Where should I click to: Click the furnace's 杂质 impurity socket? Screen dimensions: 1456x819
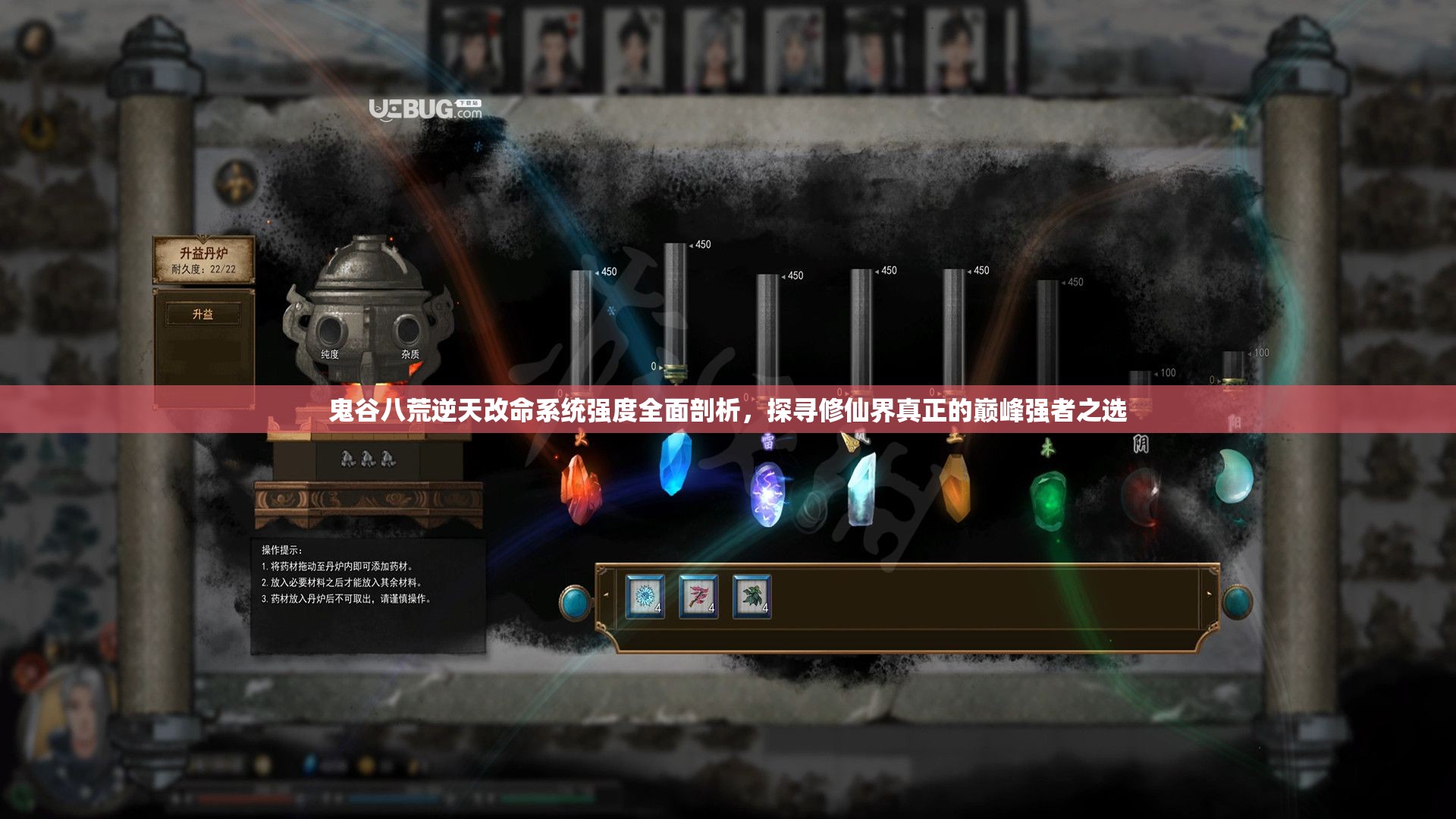pyautogui.click(x=408, y=332)
